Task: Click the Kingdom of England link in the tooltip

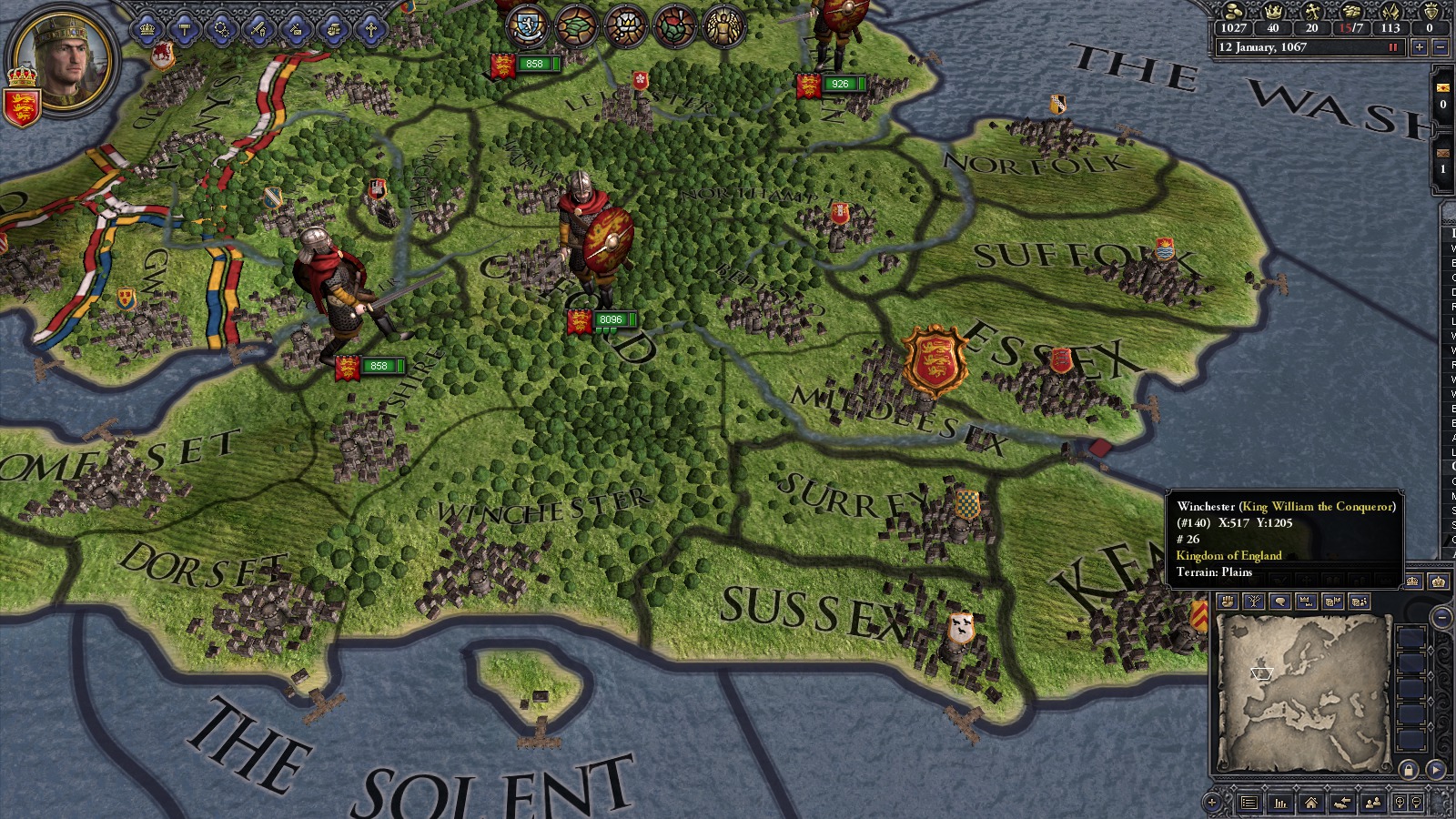Action: (1230, 555)
